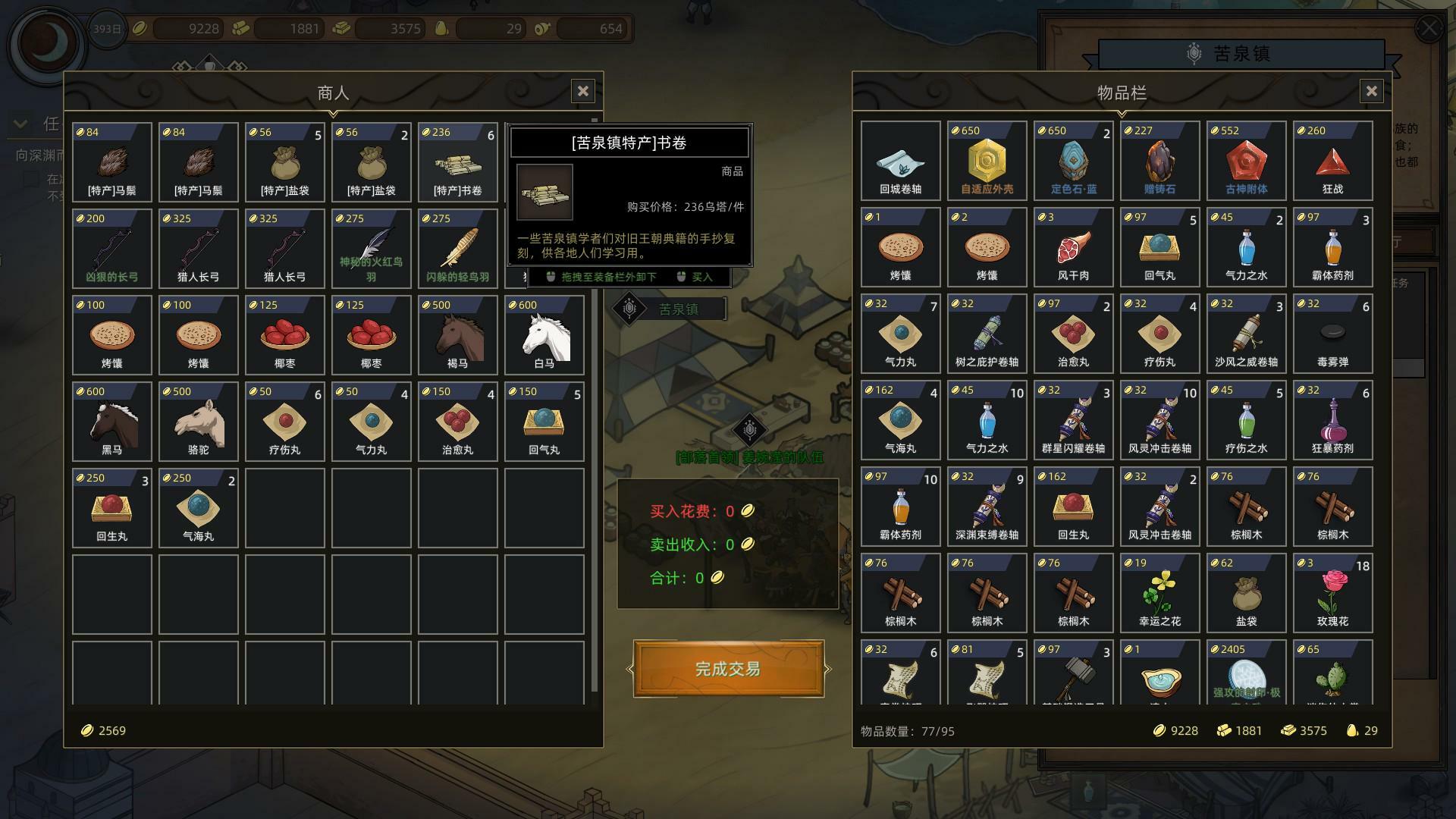The image size is (1456, 819).
Task: Choose the 毒雾弹 poison bomb slot
Action: (x=1332, y=334)
